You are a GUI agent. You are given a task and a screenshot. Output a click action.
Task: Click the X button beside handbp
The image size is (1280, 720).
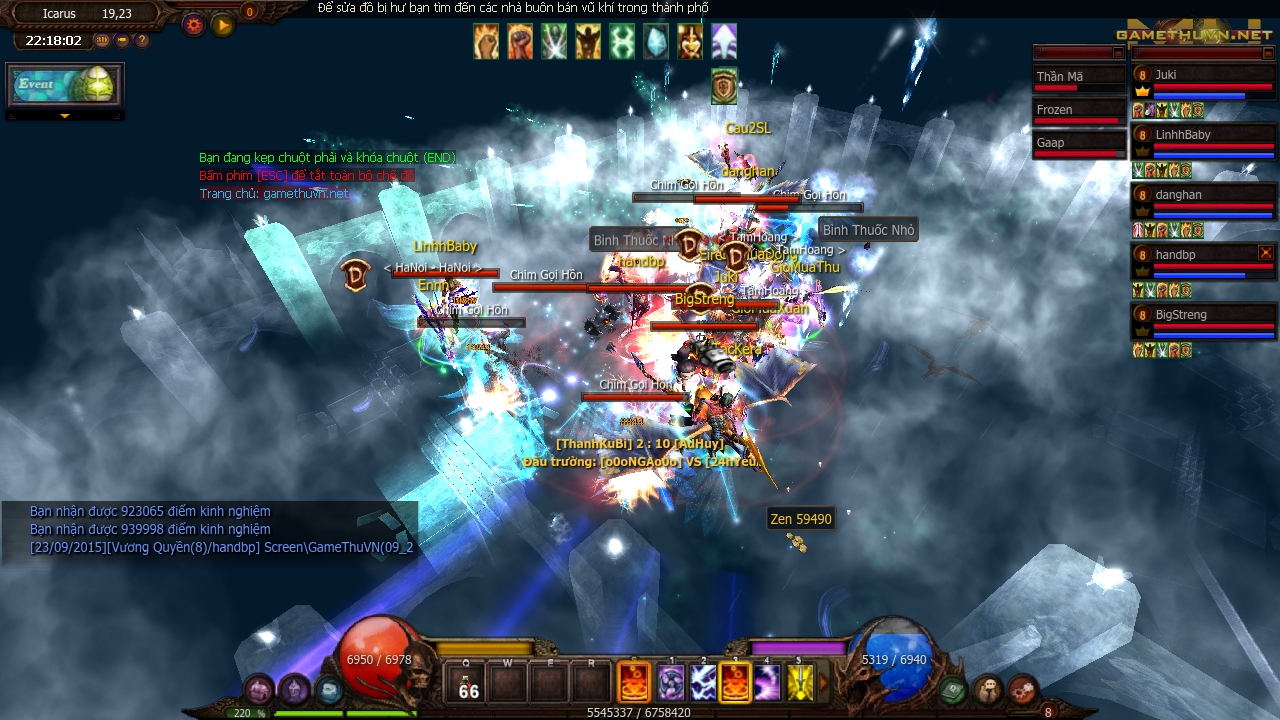1266,253
